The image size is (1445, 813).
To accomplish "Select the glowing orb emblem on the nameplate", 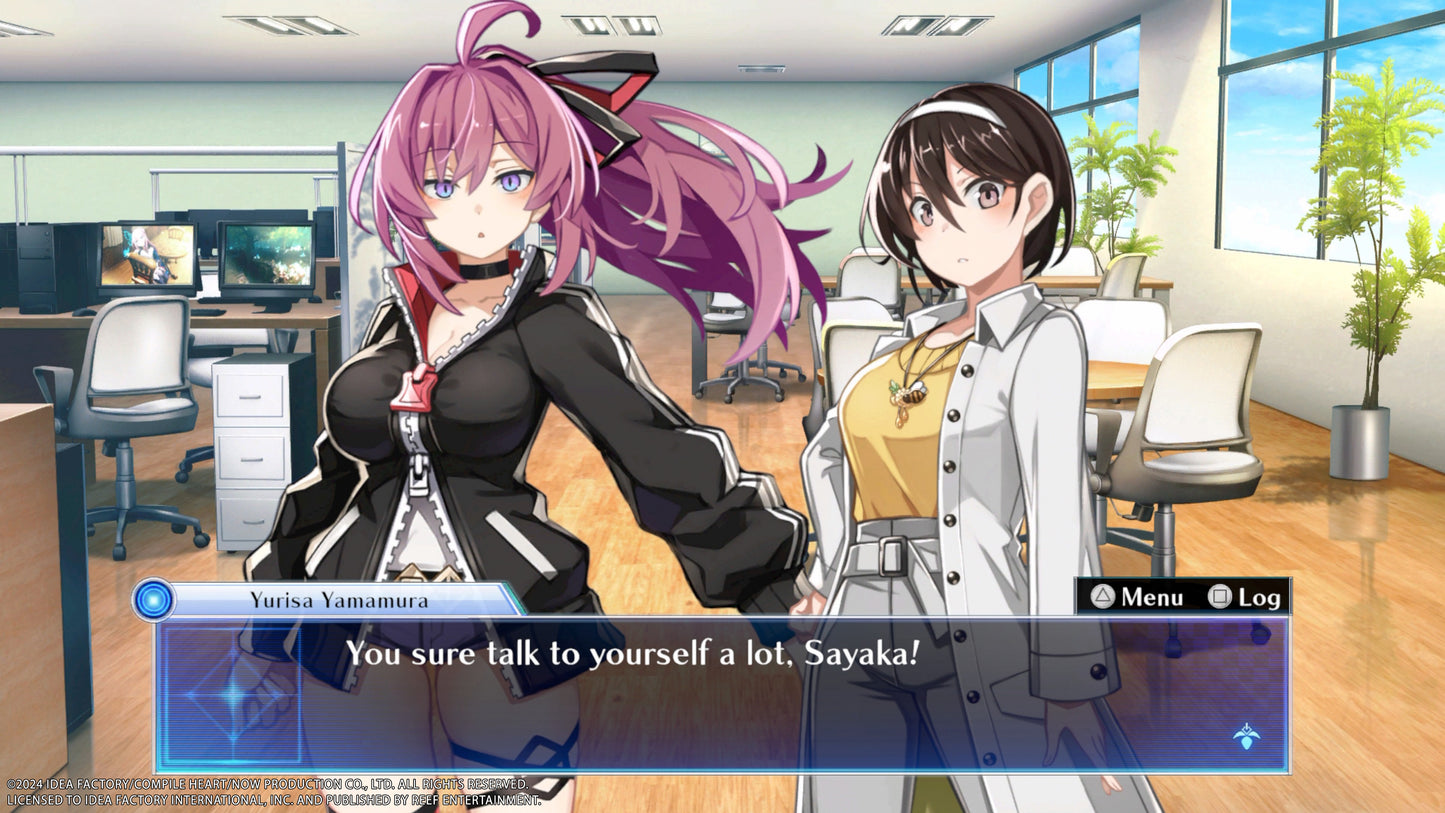I will point(151,600).
